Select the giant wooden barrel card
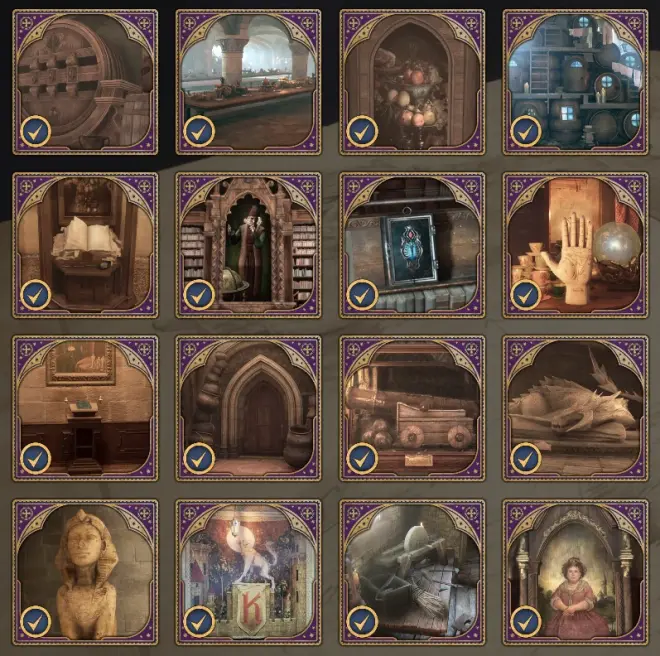The width and height of the screenshot is (660, 656). [85, 82]
